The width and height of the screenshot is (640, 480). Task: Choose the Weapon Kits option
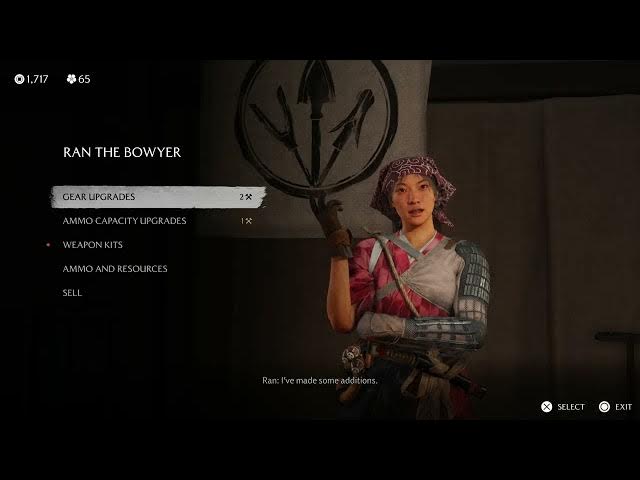pyautogui.click(x=93, y=245)
